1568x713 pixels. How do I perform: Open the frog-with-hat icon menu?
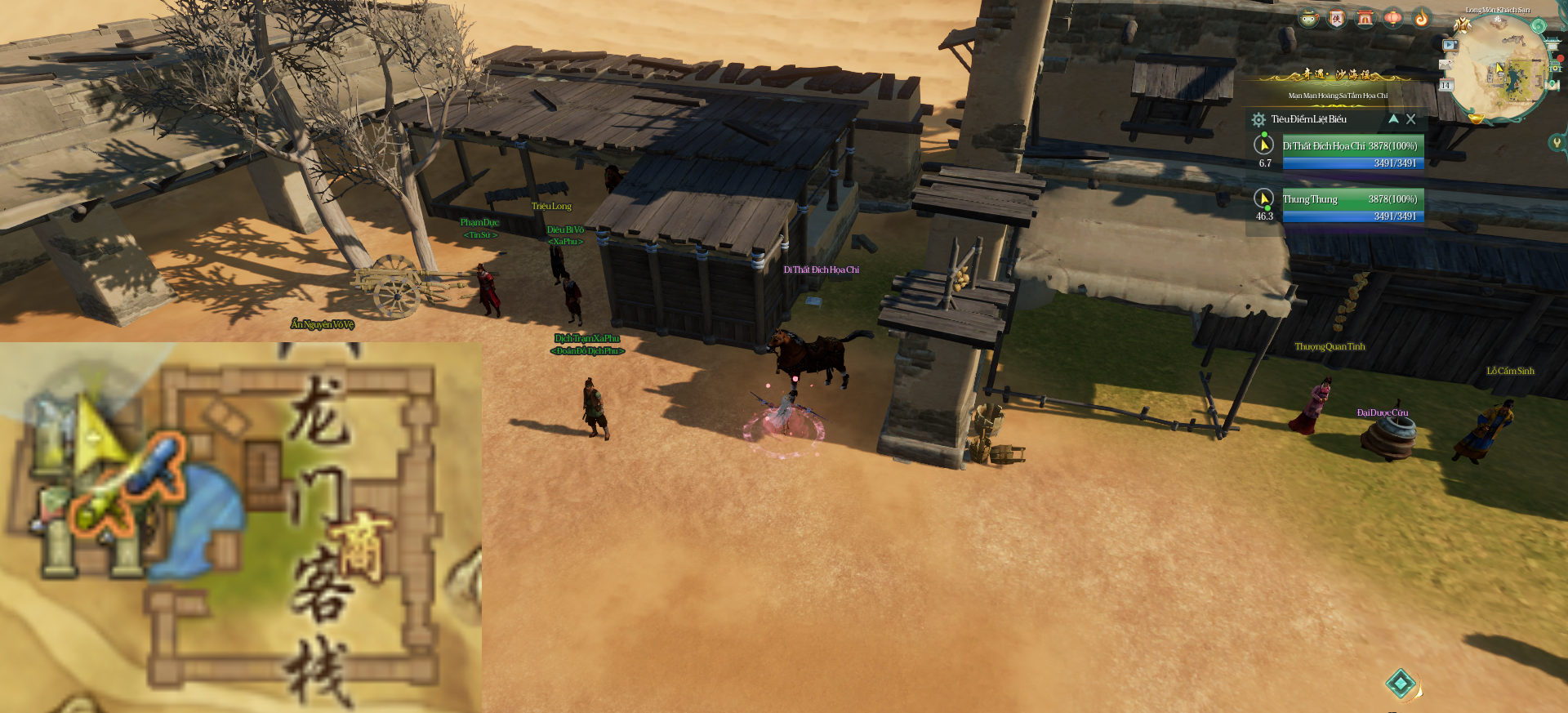click(x=1309, y=18)
